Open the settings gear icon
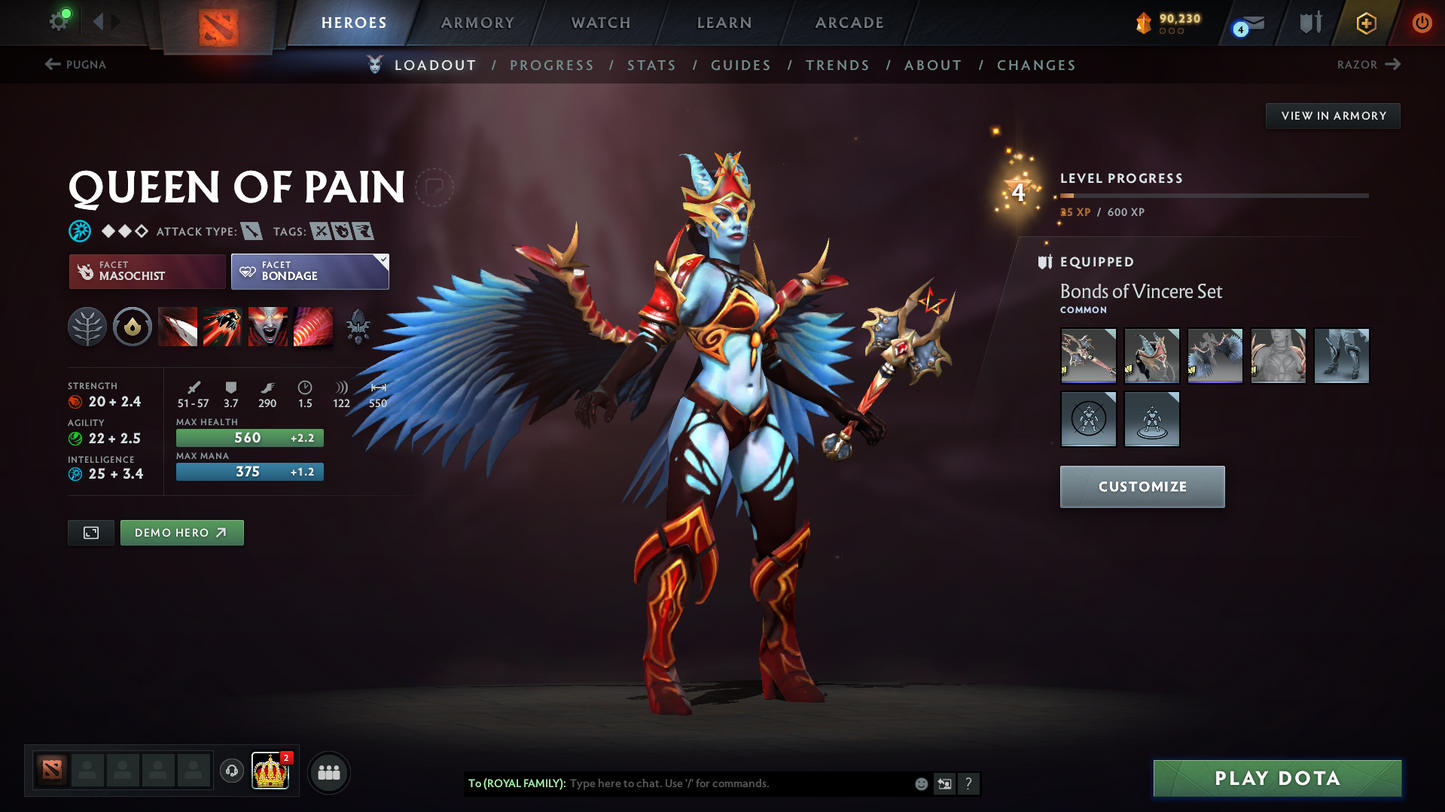This screenshot has width=1445, height=812. [58, 22]
